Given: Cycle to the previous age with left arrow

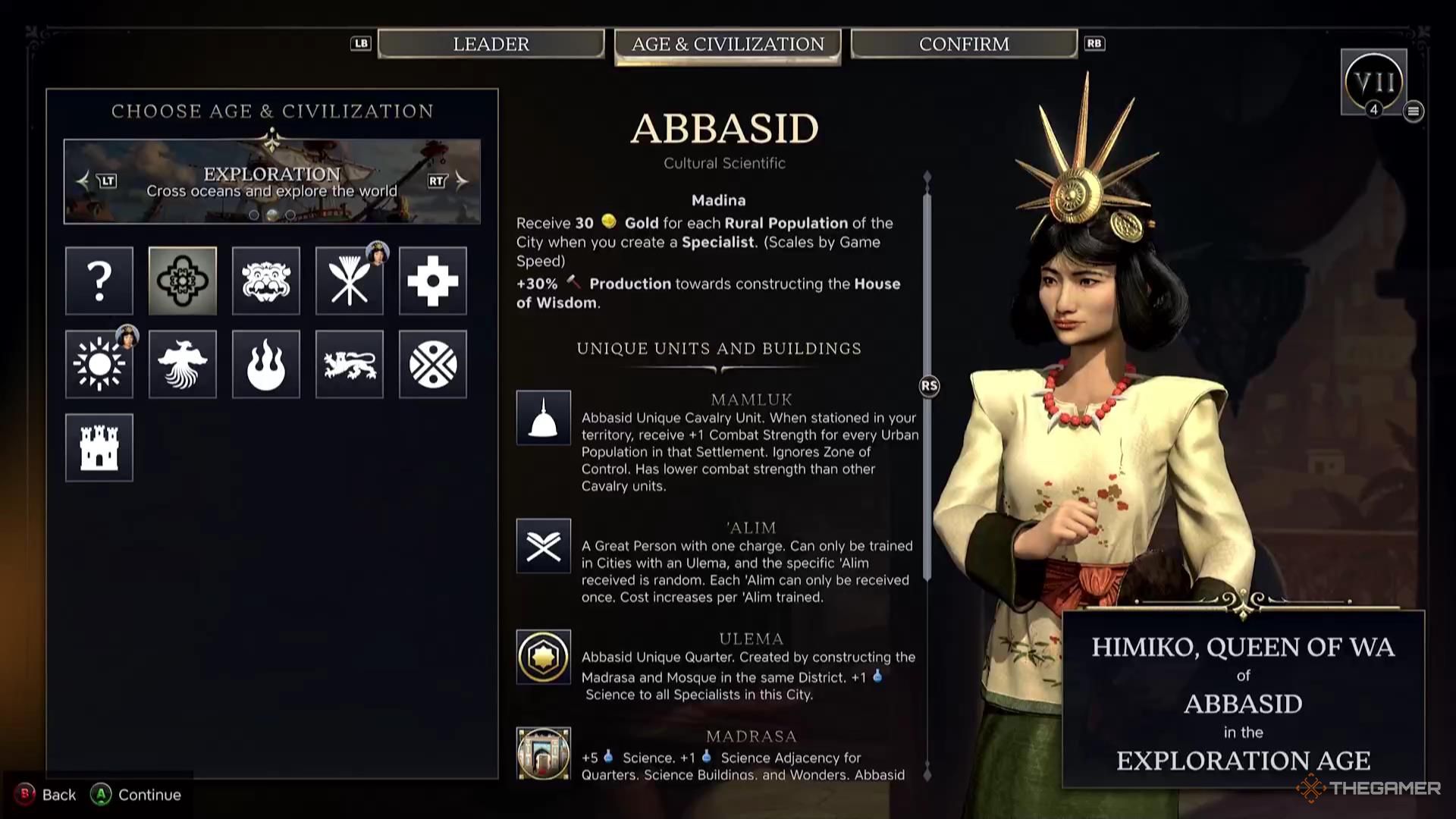Looking at the screenshot, I should [x=84, y=180].
